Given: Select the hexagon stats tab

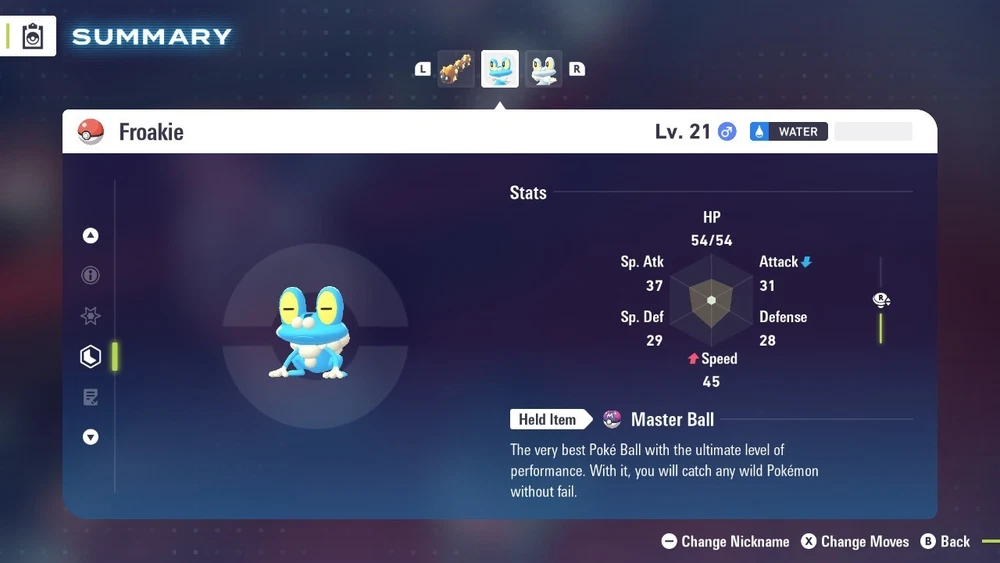Looking at the screenshot, I should tap(91, 356).
